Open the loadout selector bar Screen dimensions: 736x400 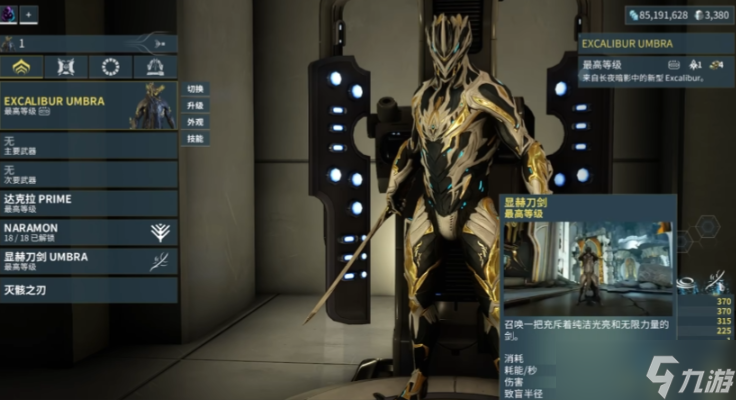(88, 43)
